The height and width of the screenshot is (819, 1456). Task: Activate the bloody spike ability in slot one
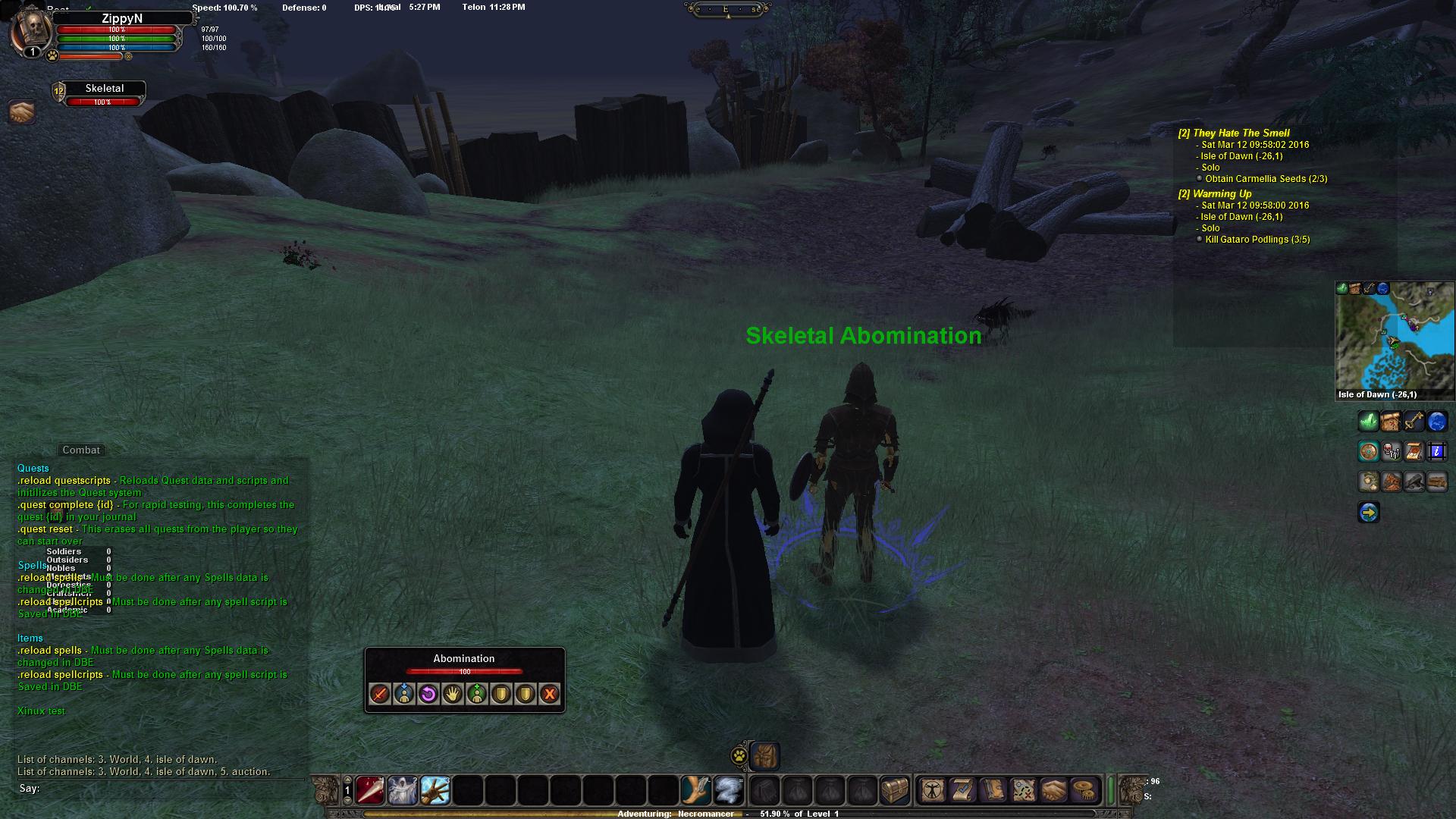click(370, 791)
